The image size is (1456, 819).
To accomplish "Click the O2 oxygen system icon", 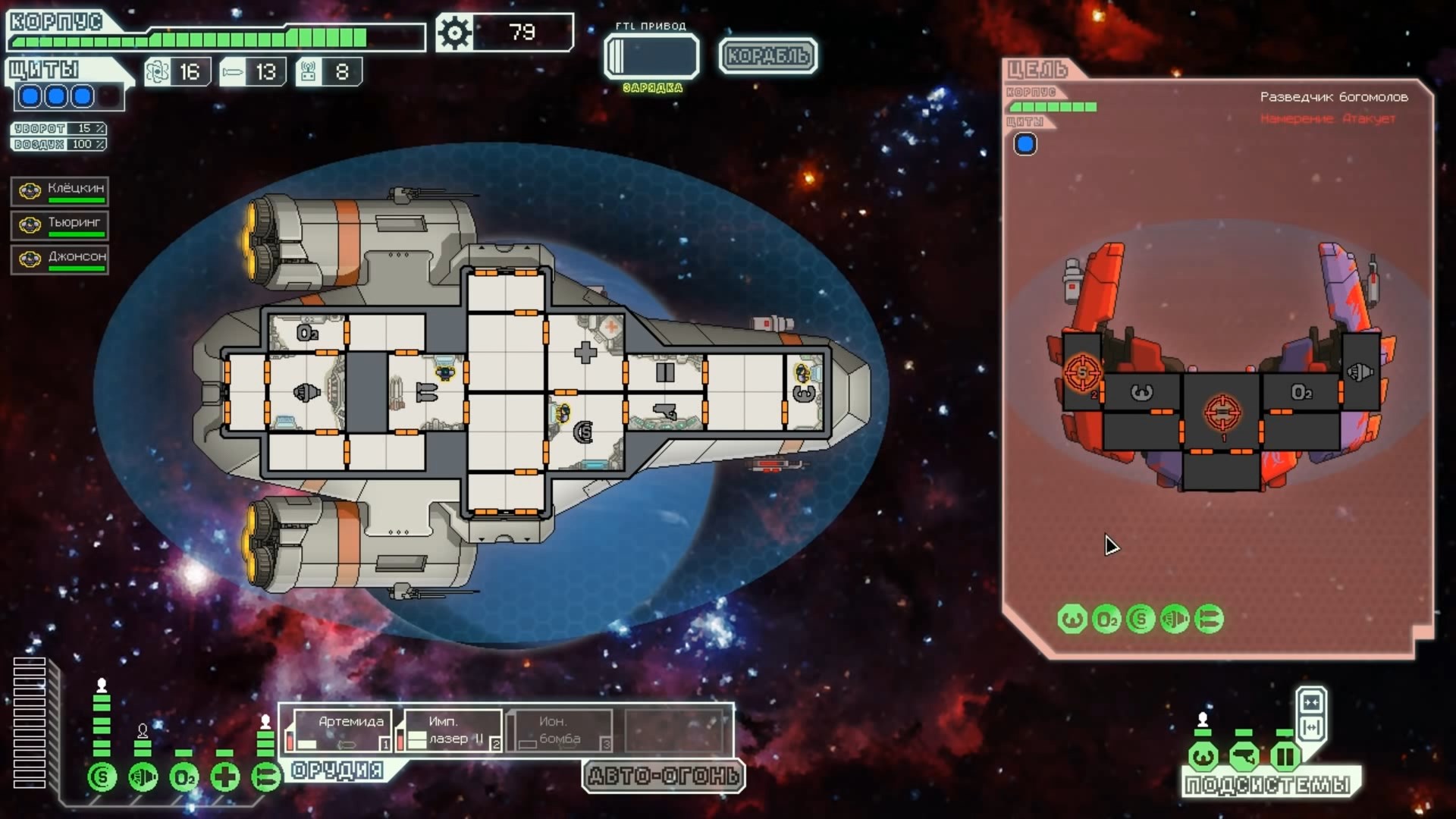I will (x=184, y=777).
